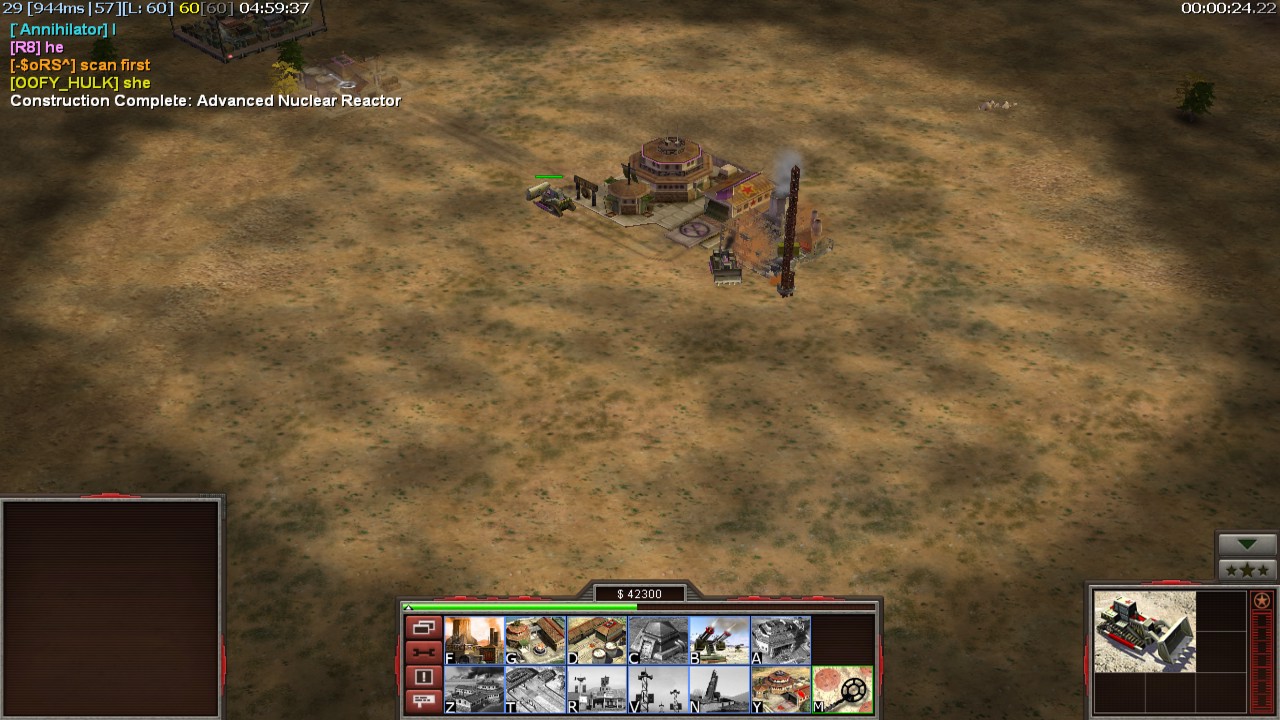Image resolution: width=1280 pixels, height=720 pixels.
Task: Open the chat communicator button
Action: pos(423,701)
